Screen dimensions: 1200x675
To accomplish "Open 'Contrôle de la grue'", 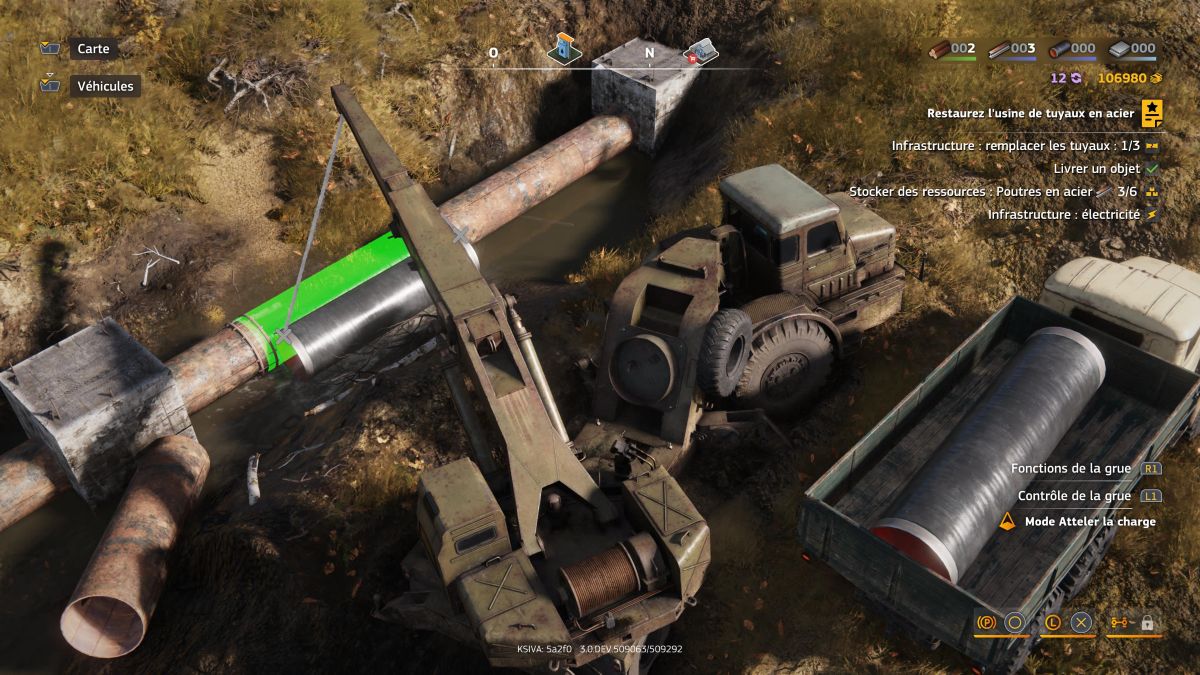I will (1074, 496).
